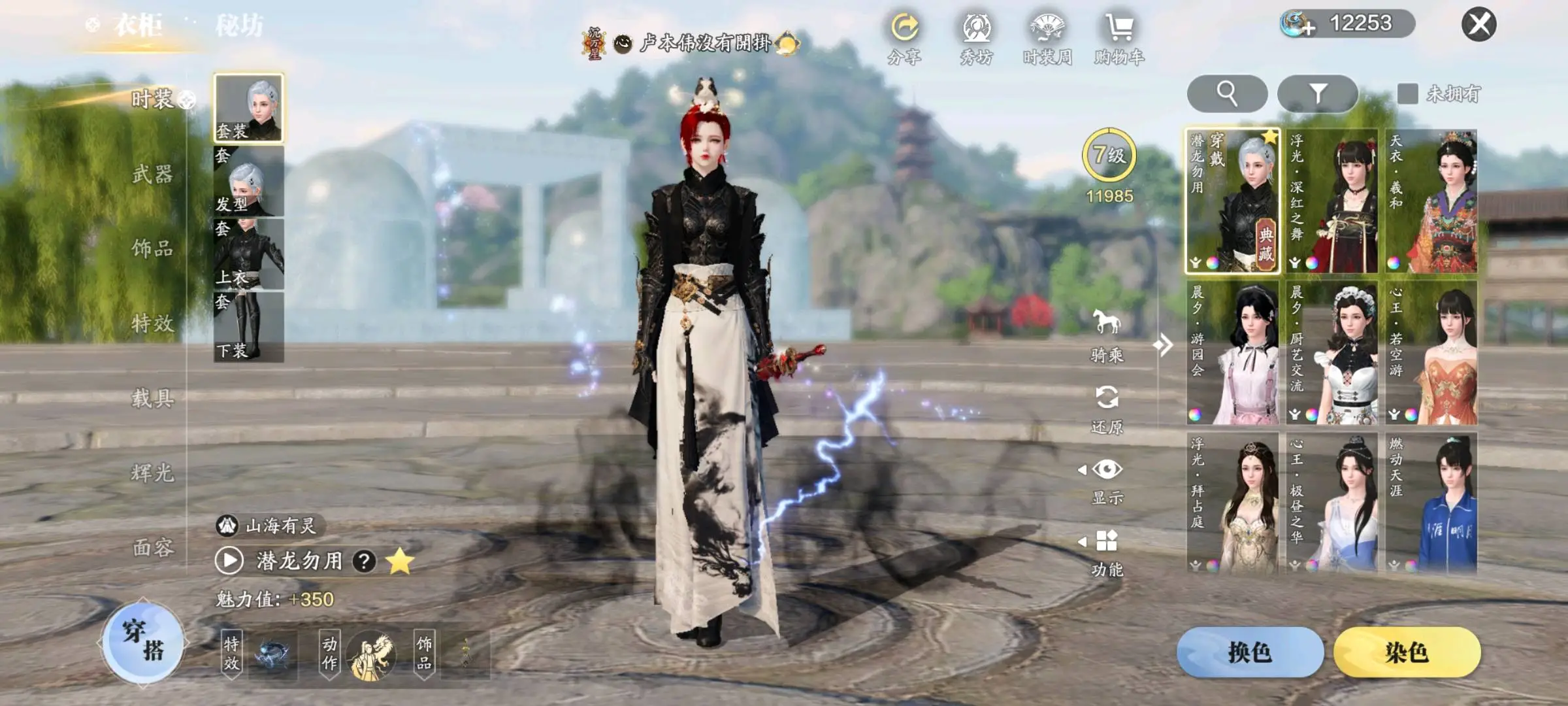Select the 武器 weapon category

pos(152,174)
